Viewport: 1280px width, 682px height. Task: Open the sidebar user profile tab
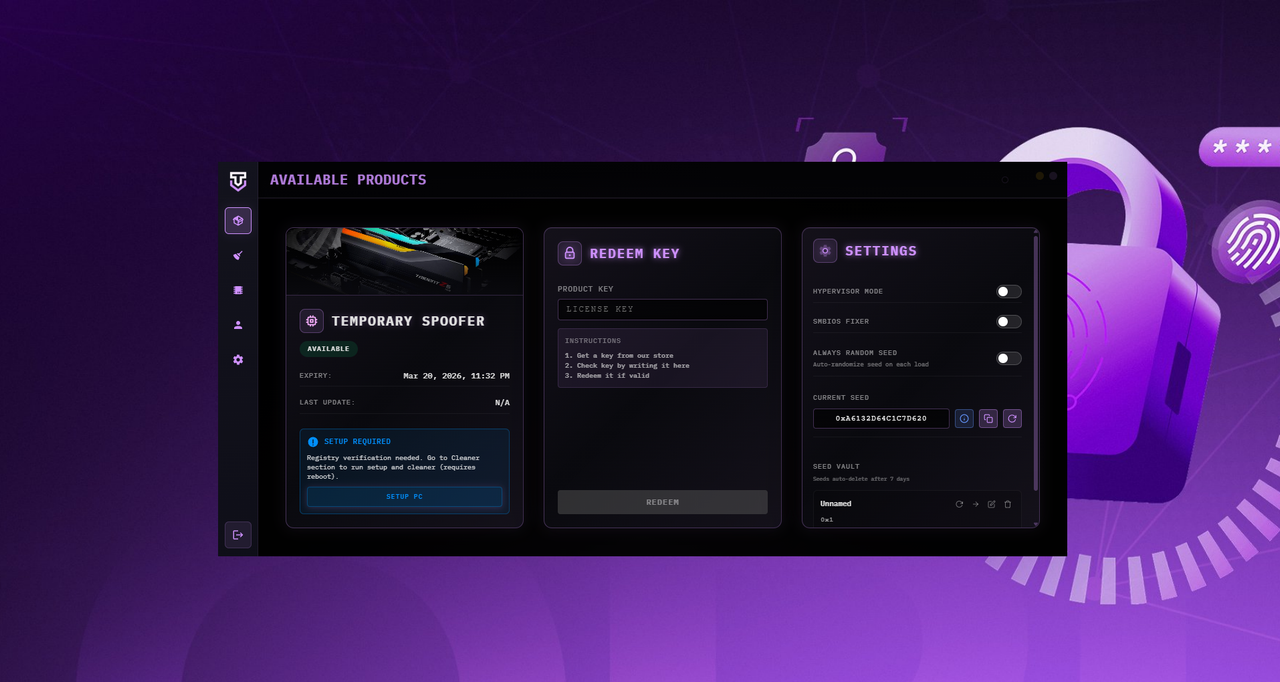pyautogui.click(x=238, y=325)
